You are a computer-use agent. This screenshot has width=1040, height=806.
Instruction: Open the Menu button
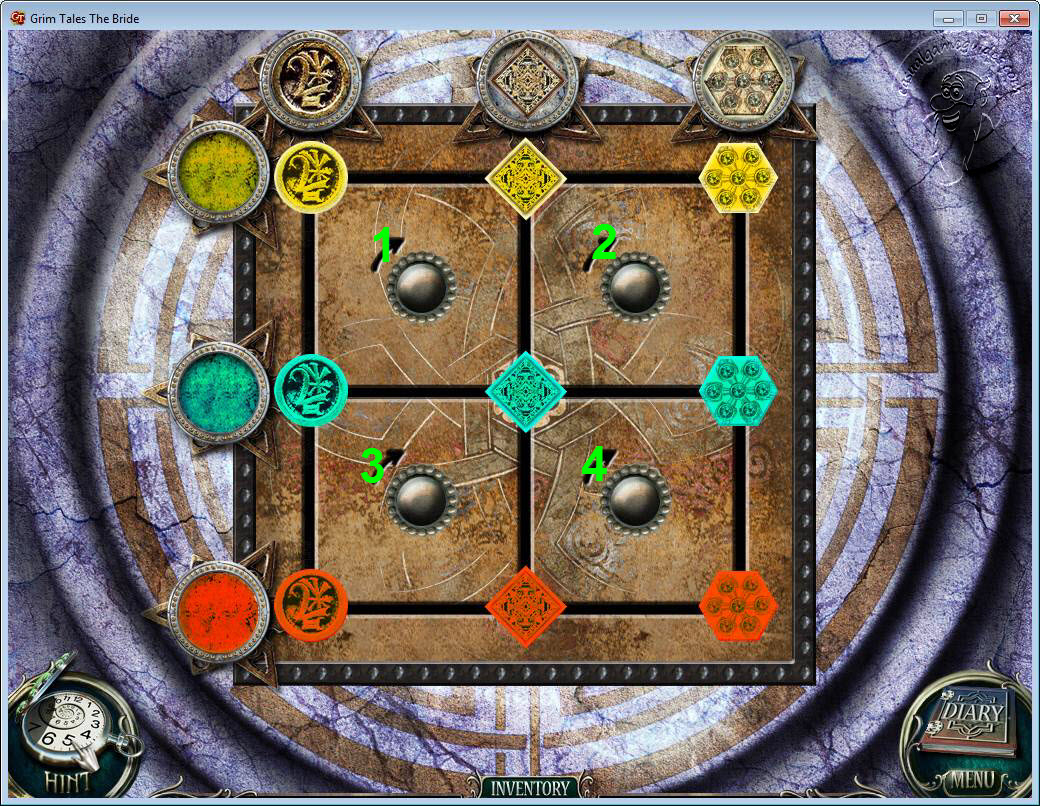tap(972, 779)
